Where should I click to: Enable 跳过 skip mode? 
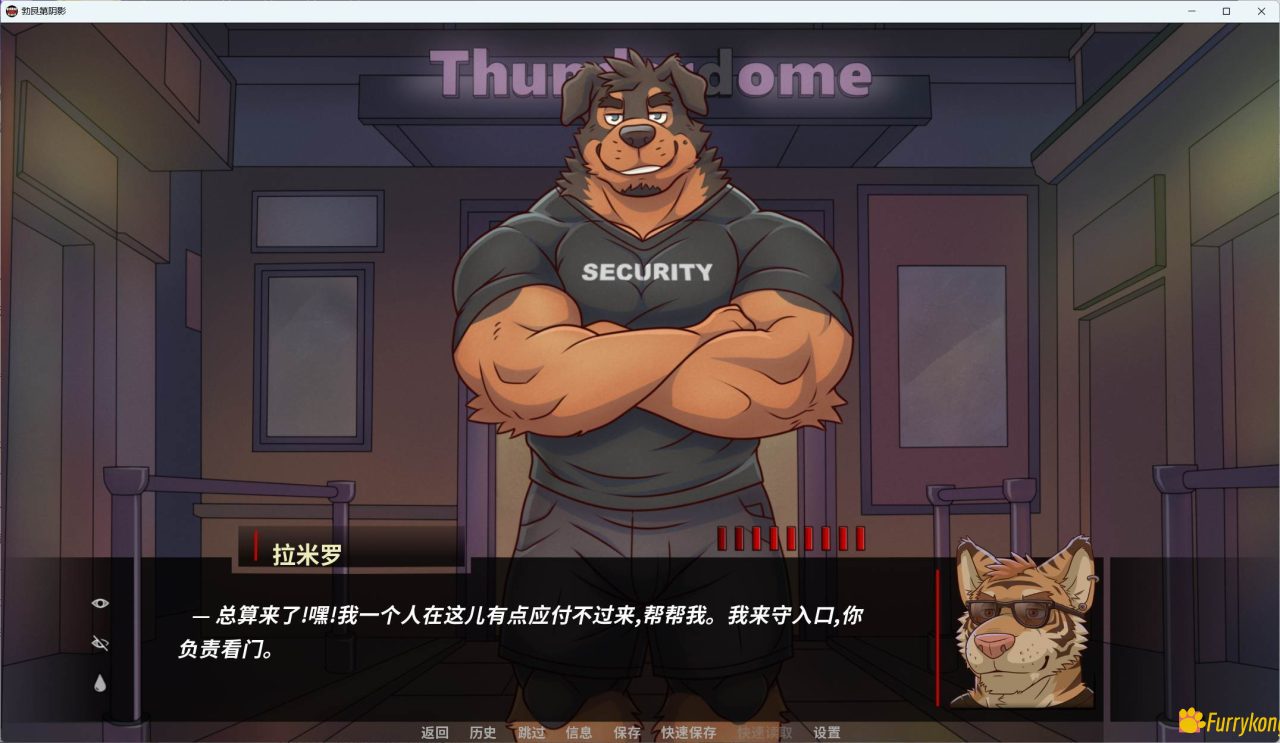tap(531, 733)
